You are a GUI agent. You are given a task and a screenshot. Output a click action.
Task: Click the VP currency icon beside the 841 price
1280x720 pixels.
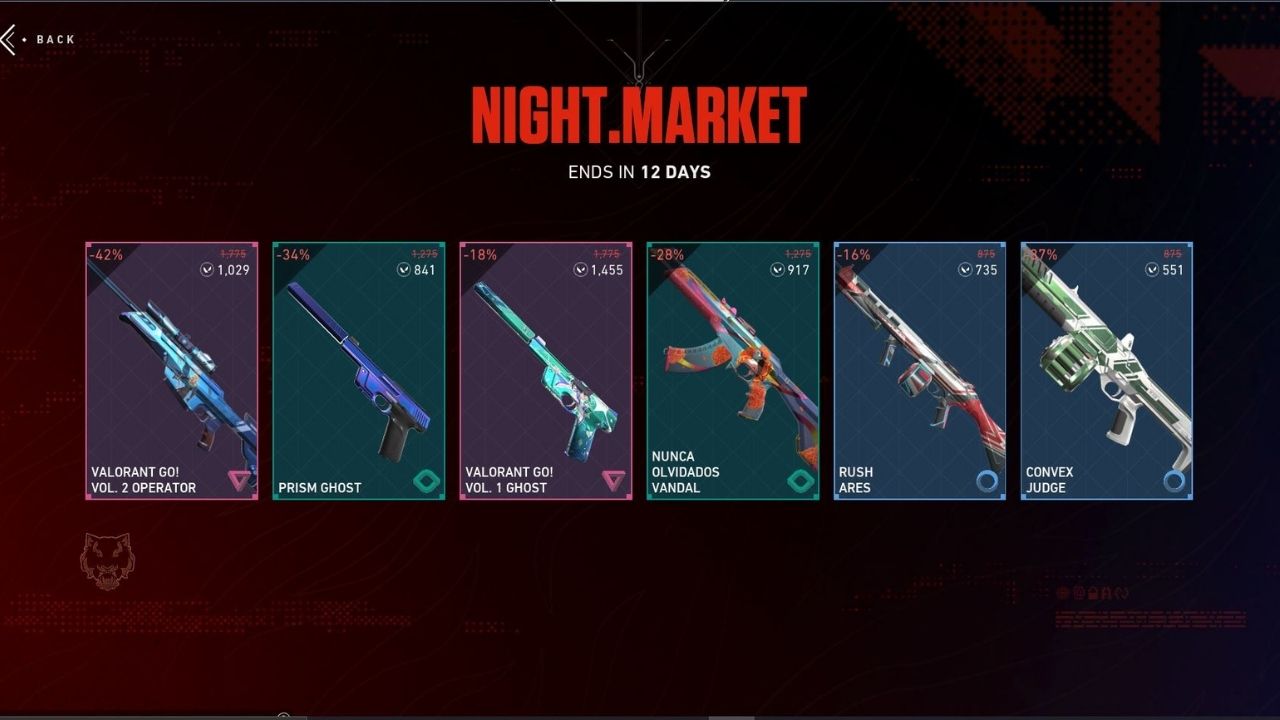tap(403, 268)
